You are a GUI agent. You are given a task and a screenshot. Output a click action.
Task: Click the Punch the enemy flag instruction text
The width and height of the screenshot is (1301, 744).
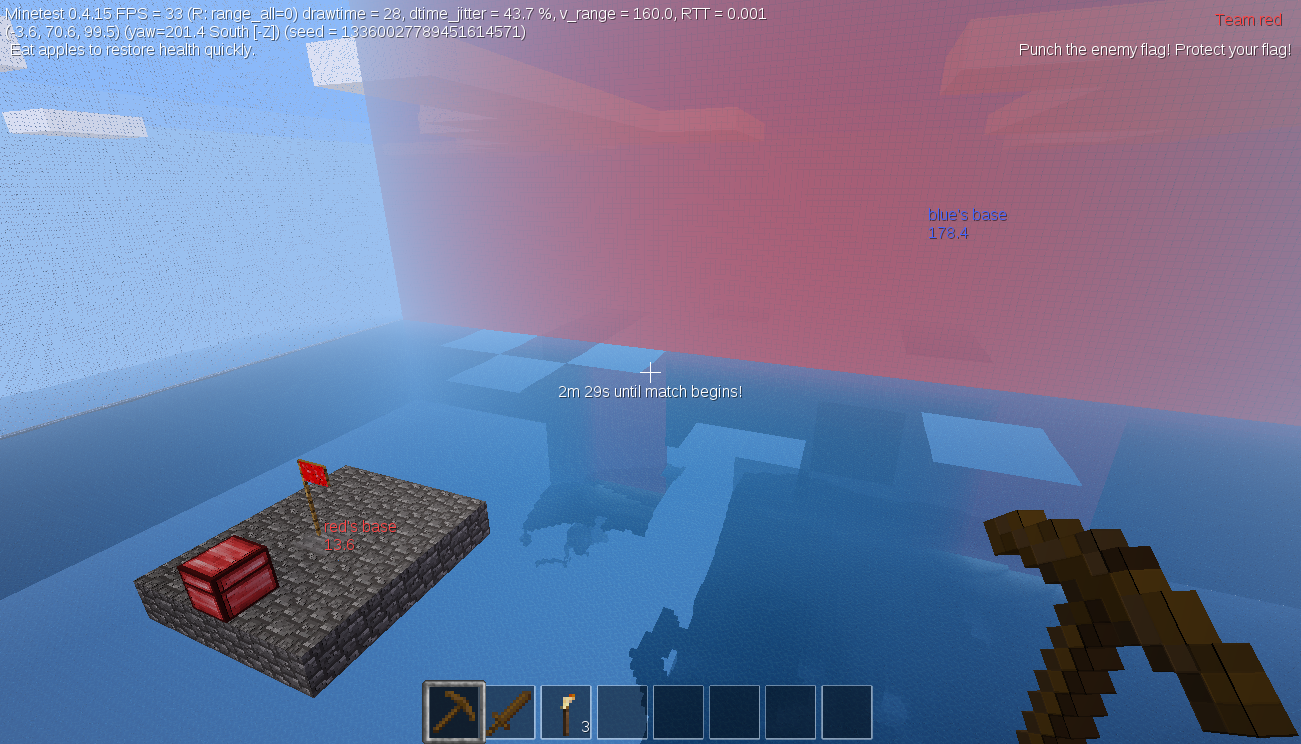tap(1153, 49)
